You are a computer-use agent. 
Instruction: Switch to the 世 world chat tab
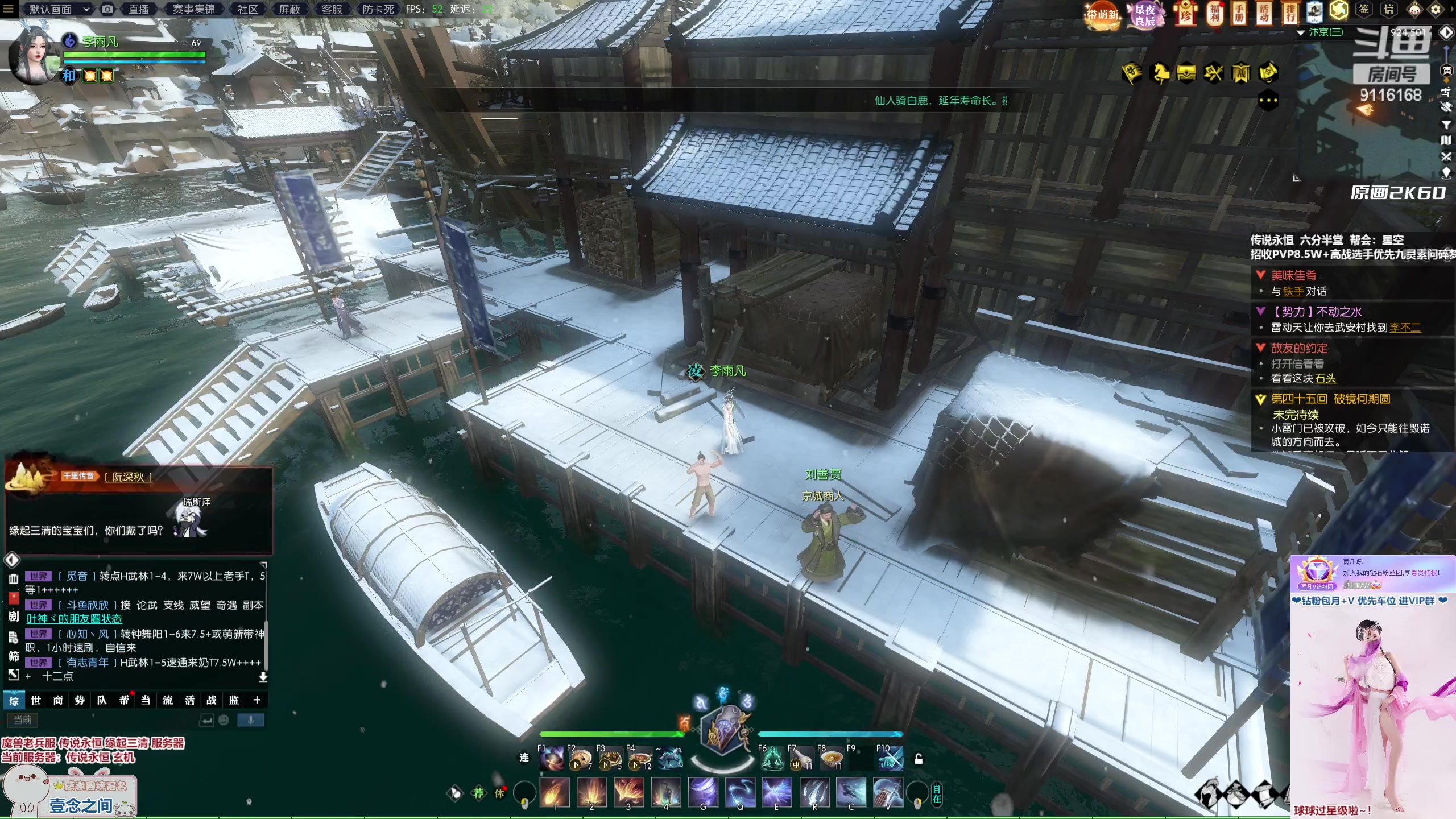click(36, 700)
